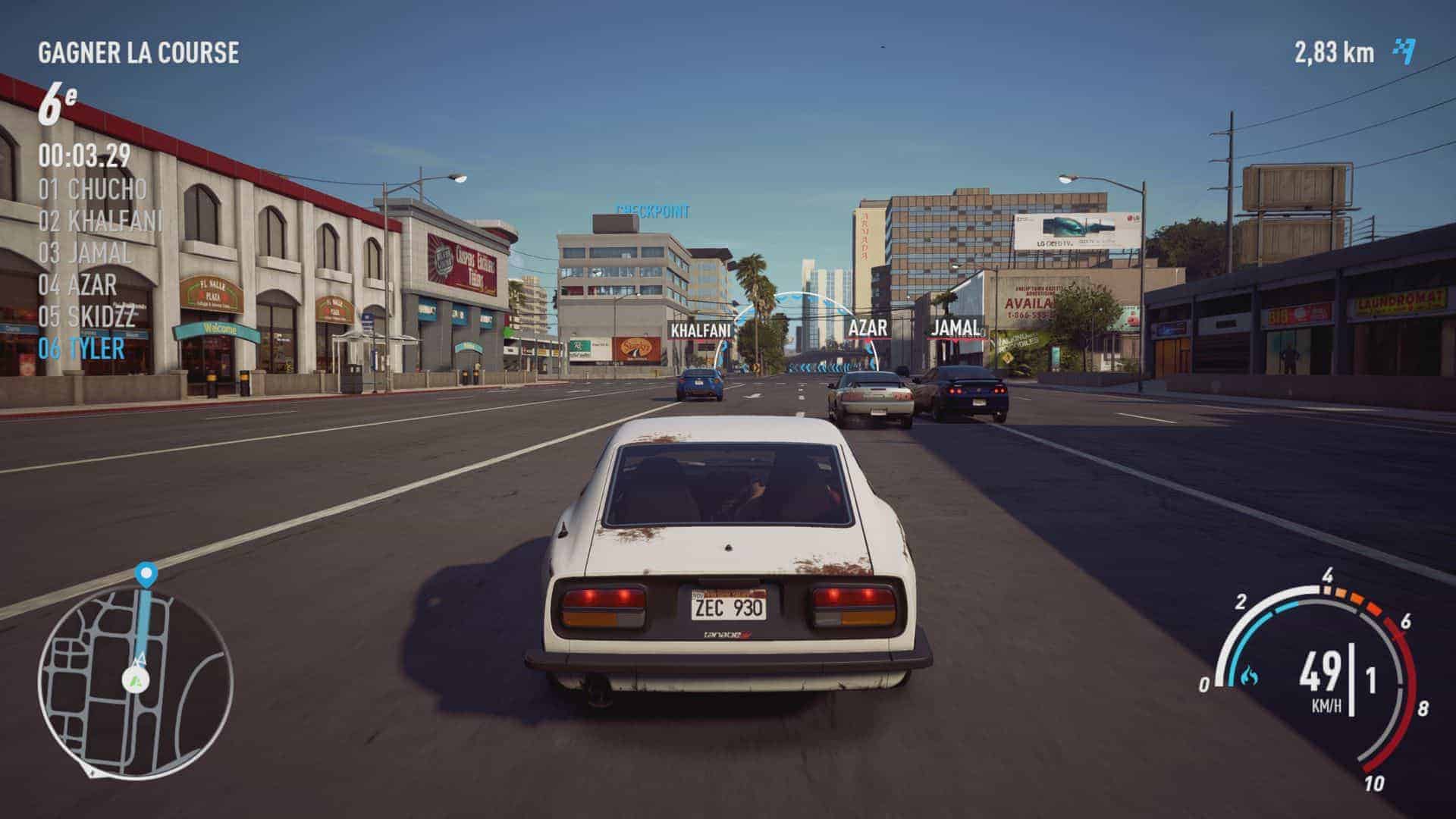Image resolution: width=1456 pixels, height=819 pixels.
Task: Click the checkered flag distance icon
Action: [x=1404, y=52]
